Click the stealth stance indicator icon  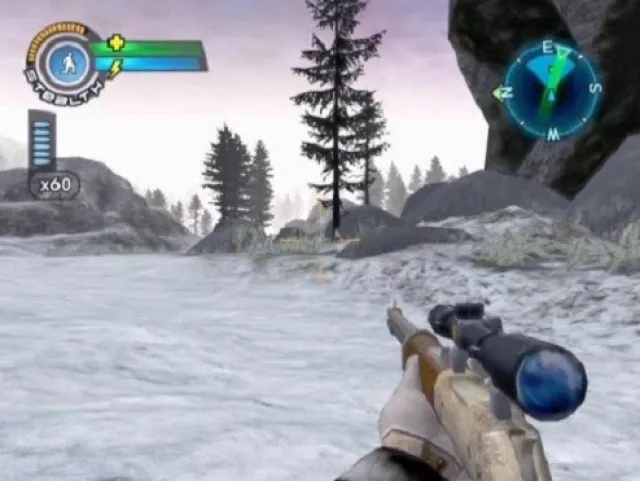point(63,61)
